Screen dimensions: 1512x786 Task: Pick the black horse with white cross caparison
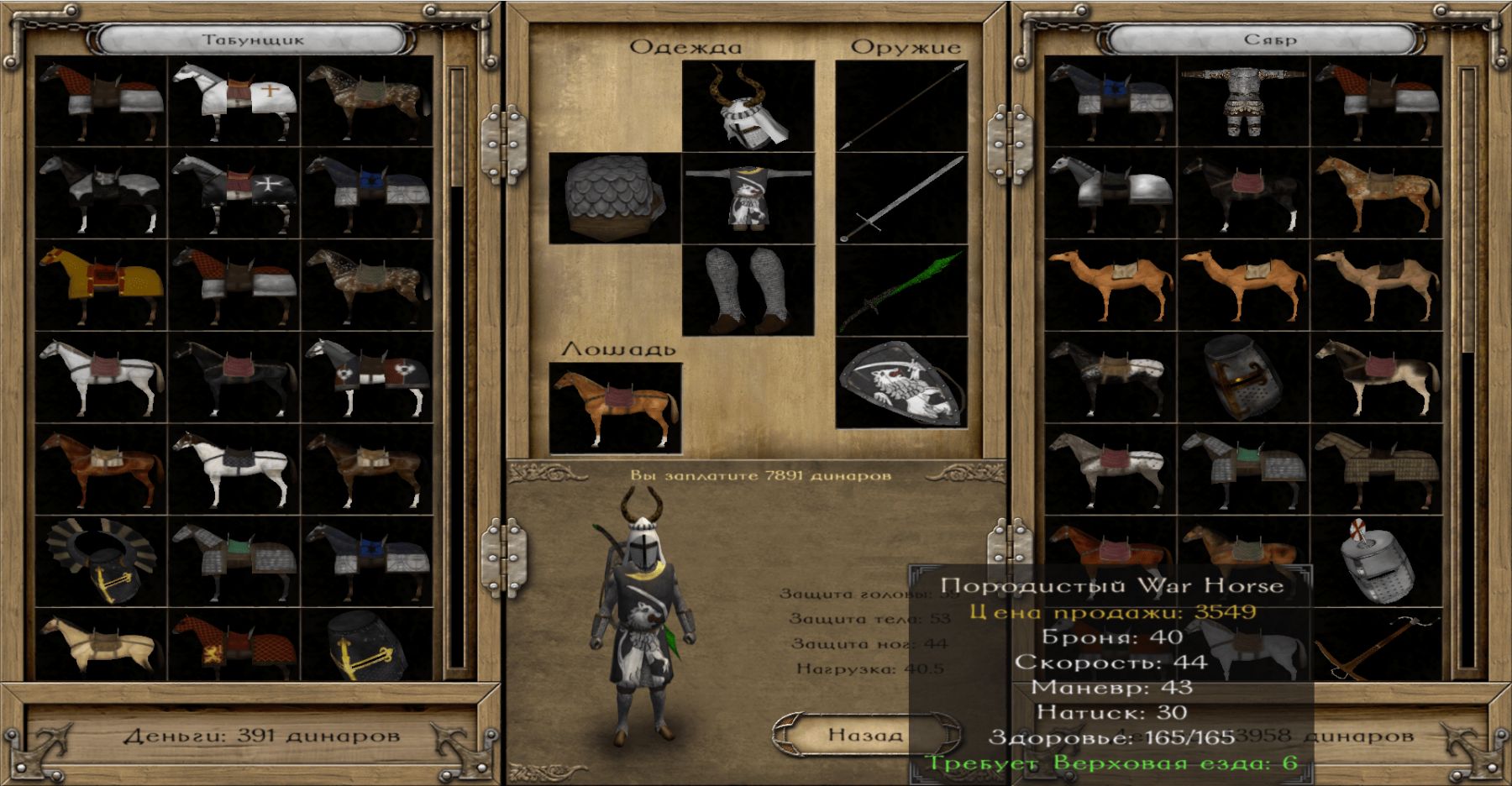tap(234, 193)
